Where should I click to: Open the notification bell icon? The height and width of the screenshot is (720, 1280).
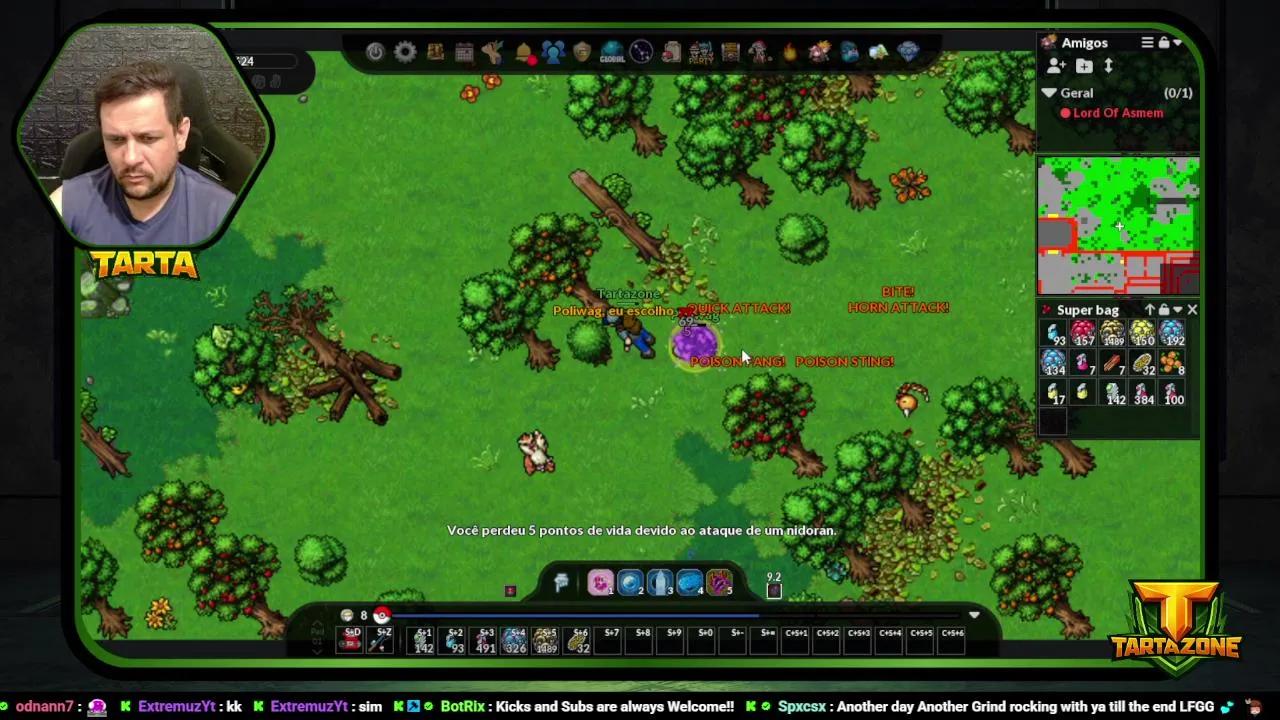523,52
